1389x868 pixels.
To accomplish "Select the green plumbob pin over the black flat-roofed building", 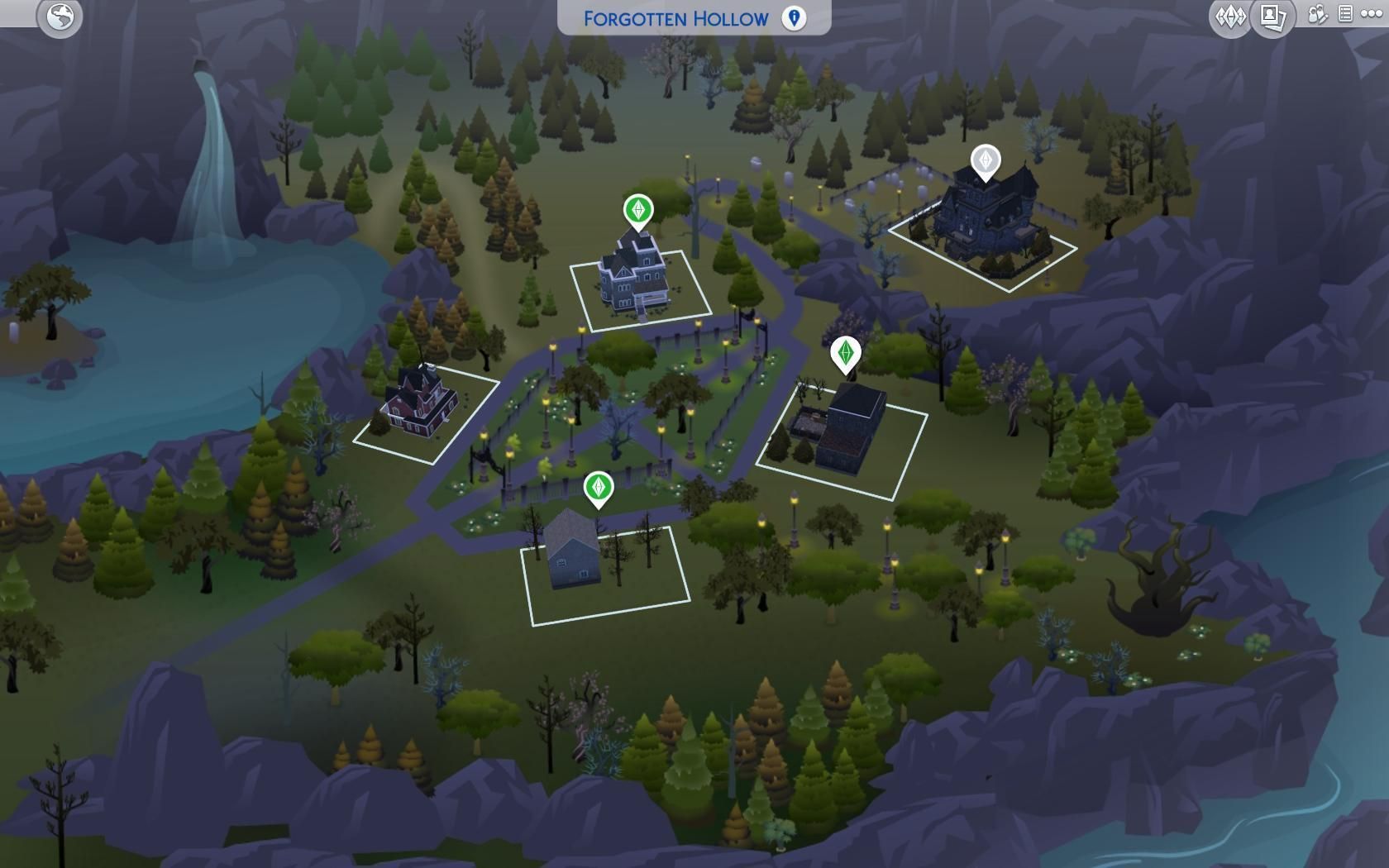I will click(845, 353).
